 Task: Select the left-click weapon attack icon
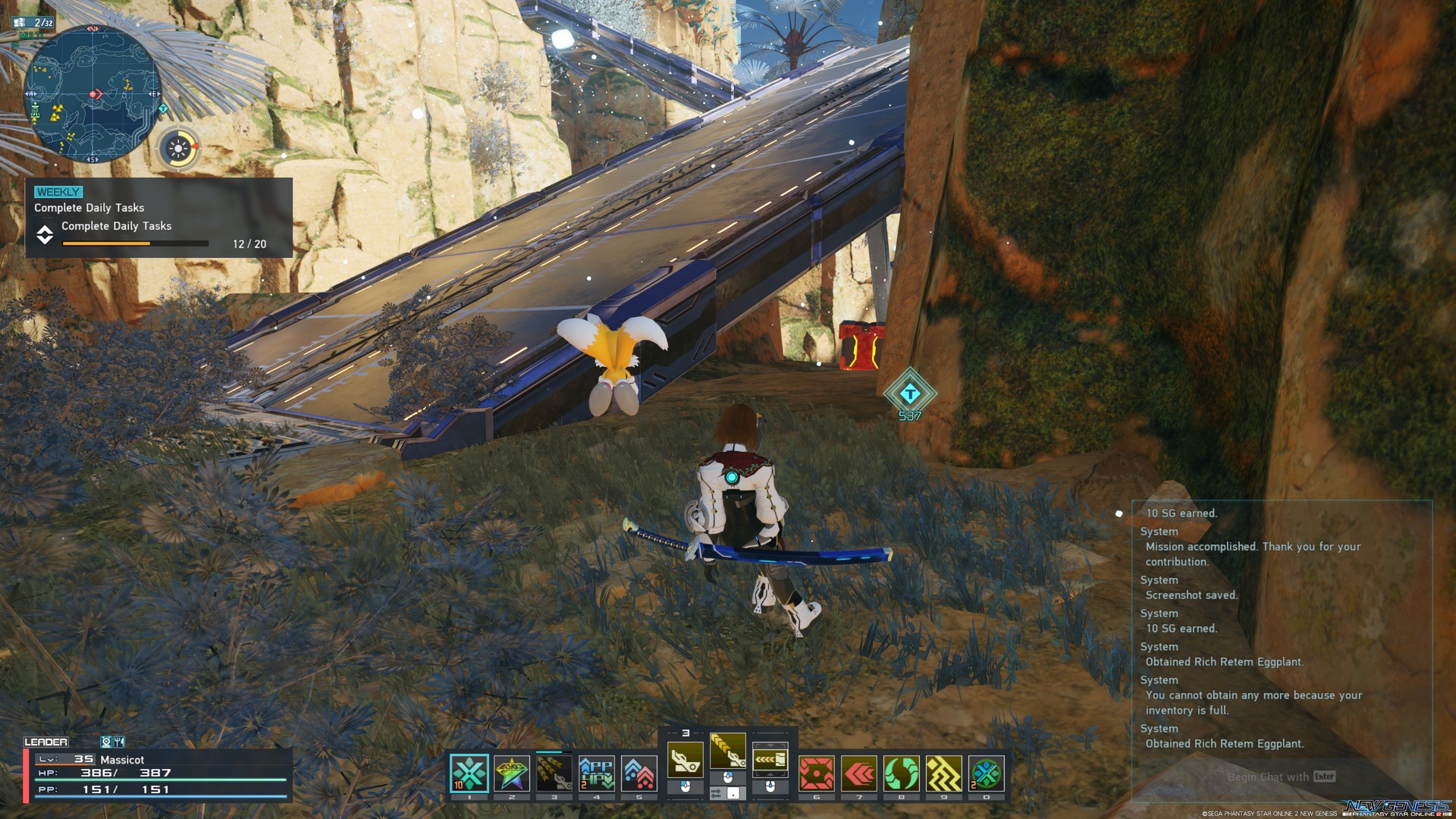pyautogui.click(x=685, y=759)
